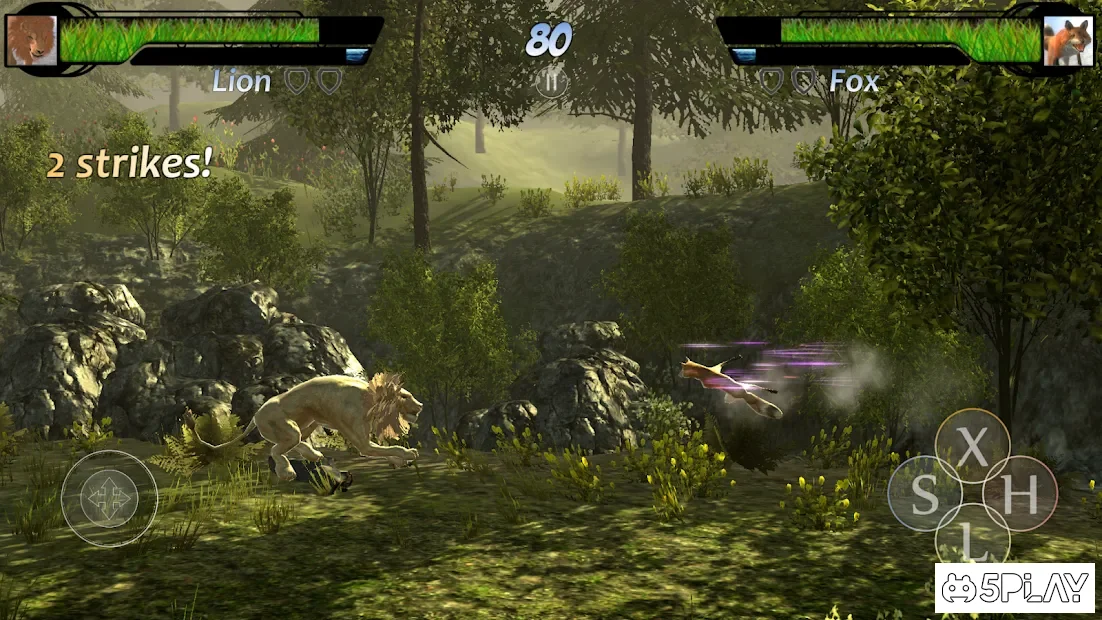Pause the fight with the pause button
The width and height of the screenshot is (1102, 620).
[x=550, y=81]
